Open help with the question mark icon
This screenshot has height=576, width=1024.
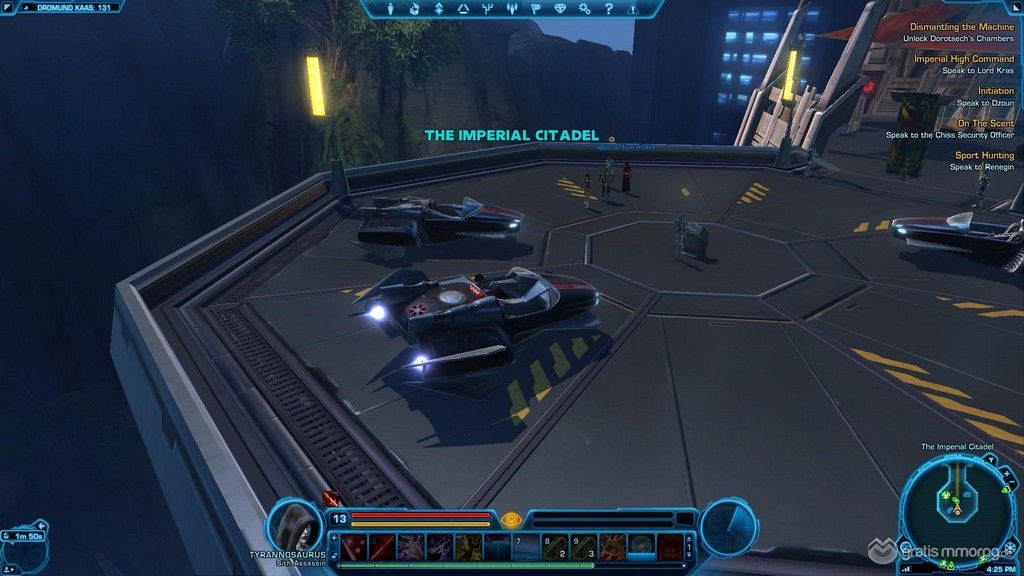[606, 9]
